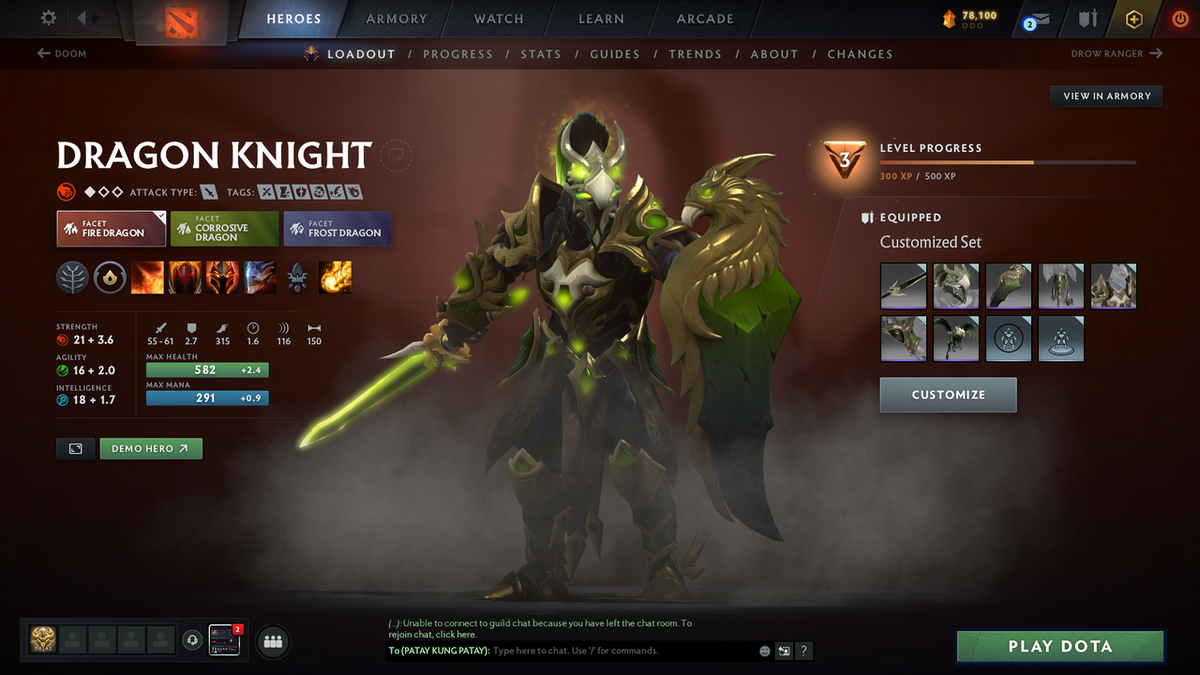Open the Watch tab
The height and width of the screenshot is (675, 1200).
(x=498, y=18)
